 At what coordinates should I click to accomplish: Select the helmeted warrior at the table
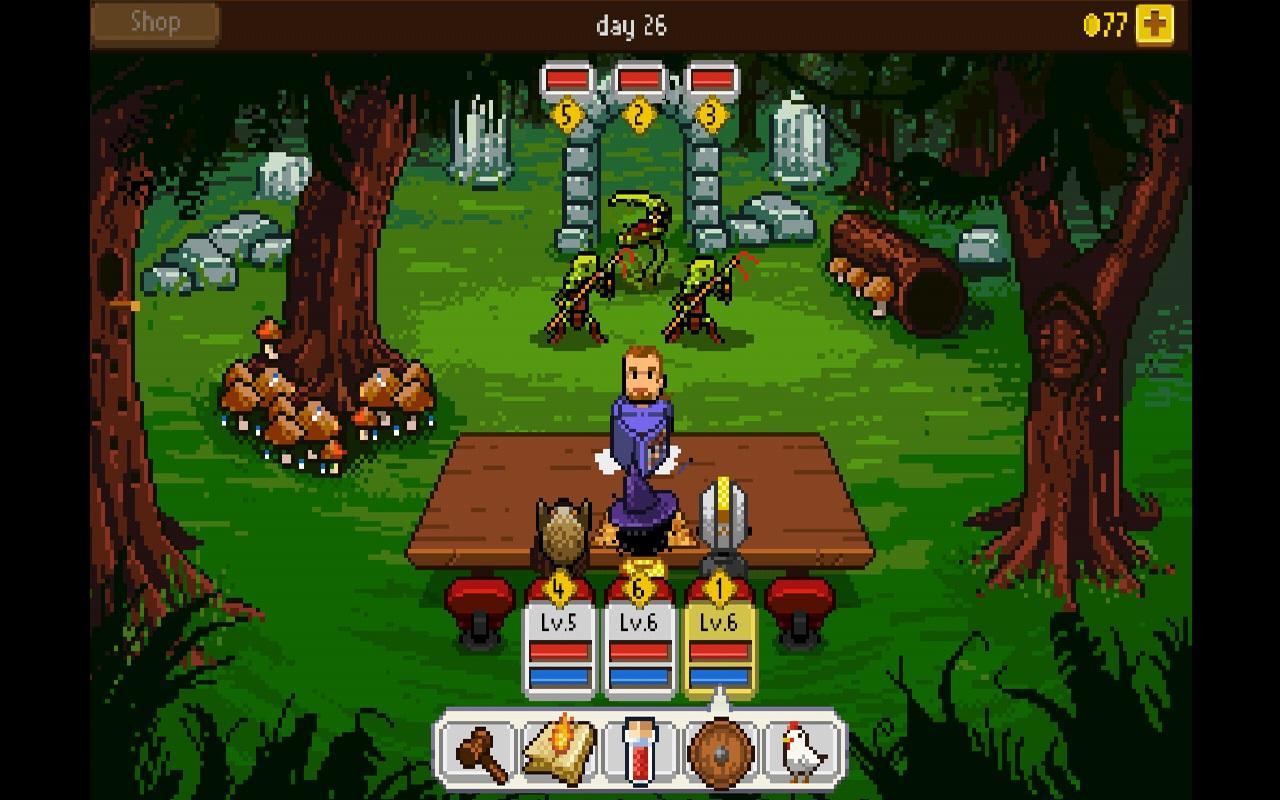(x=722, y=520)
